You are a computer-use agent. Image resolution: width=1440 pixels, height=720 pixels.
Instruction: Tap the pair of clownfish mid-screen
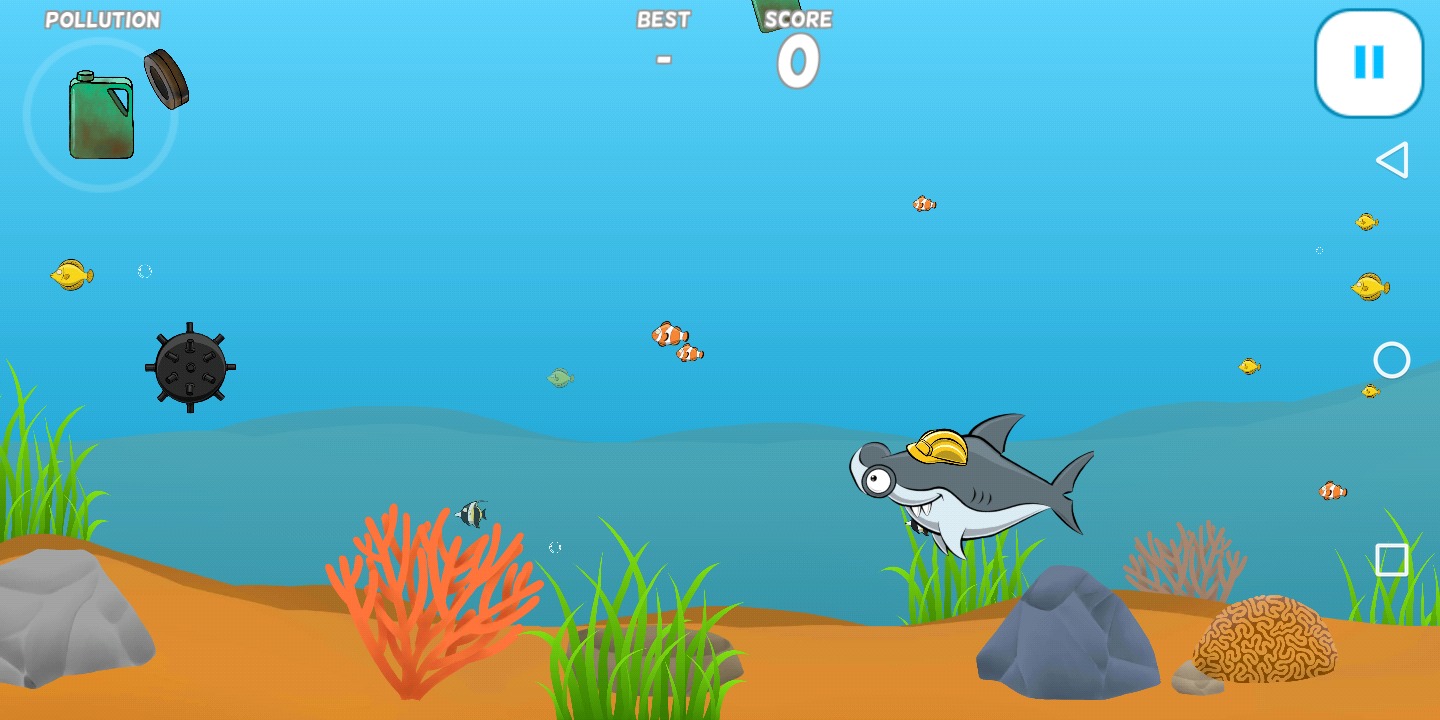coord(678,344)
